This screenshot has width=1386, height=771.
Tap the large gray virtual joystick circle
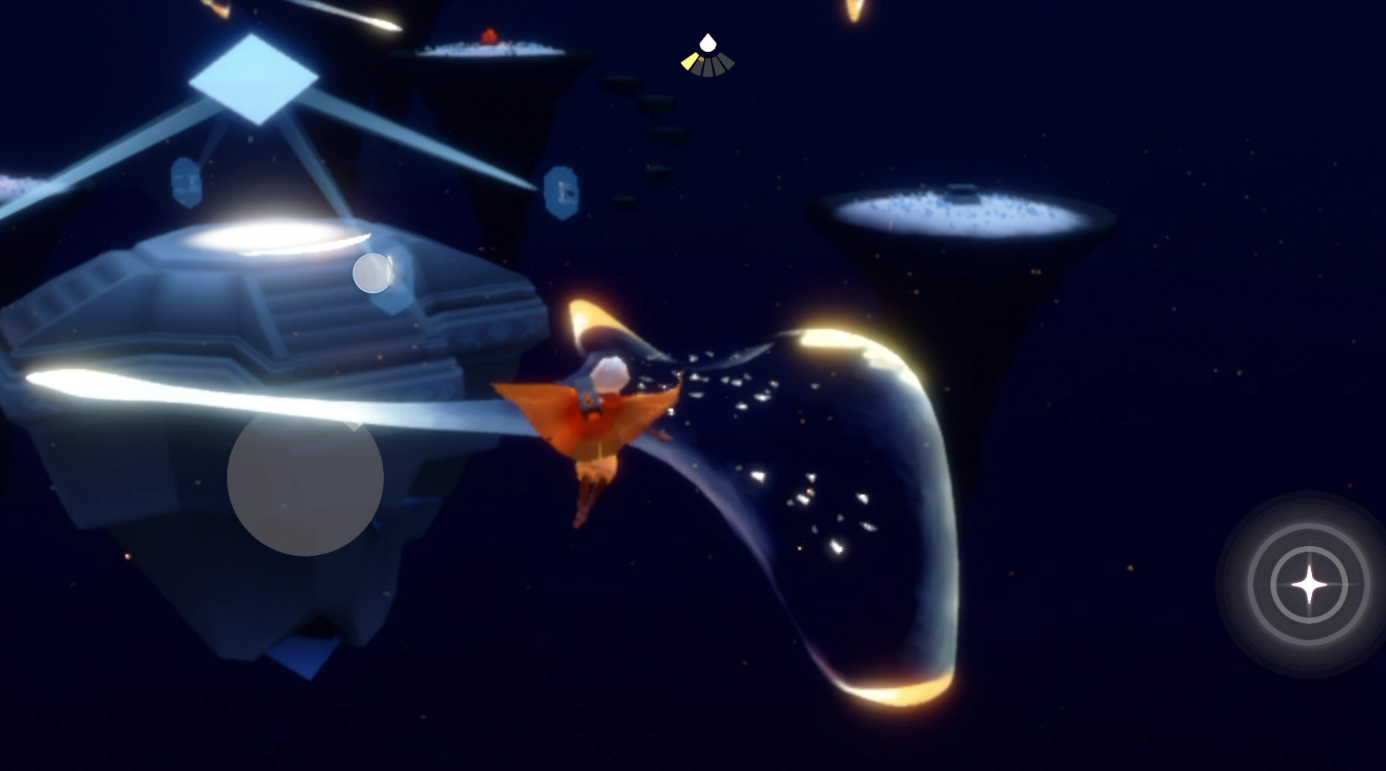click(x=305, y=478)
